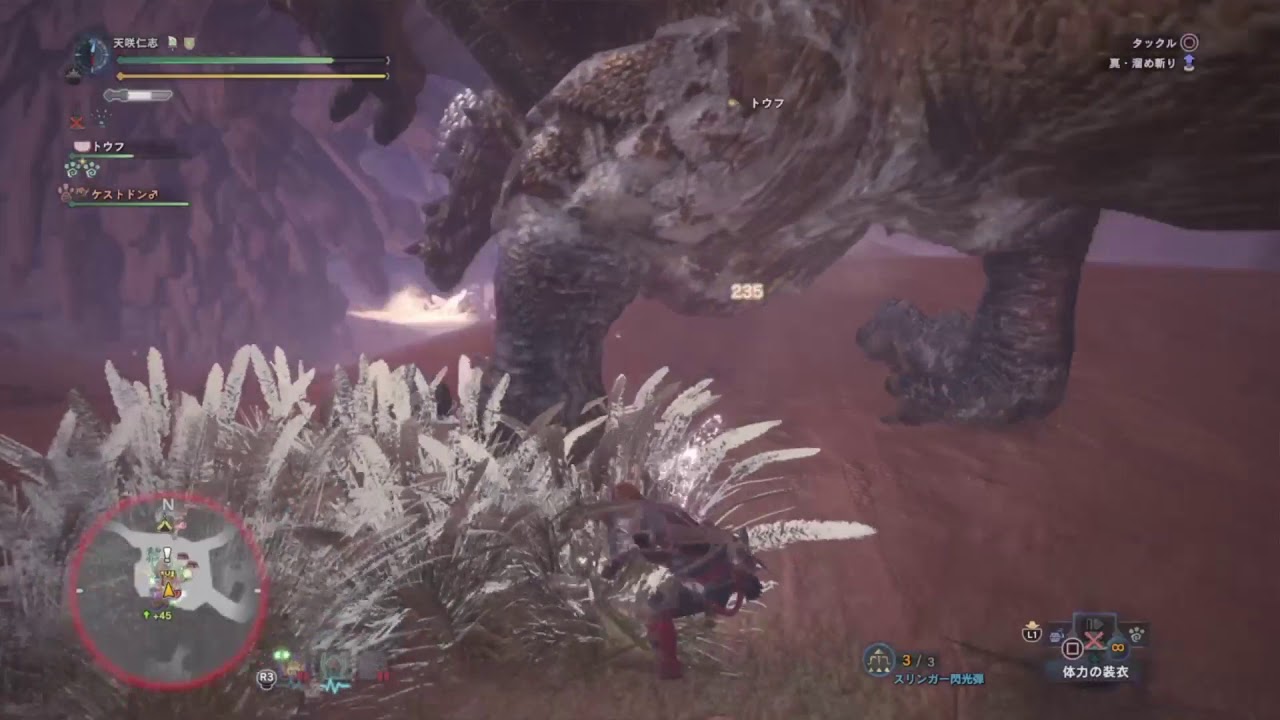Toggle the green flag icon beside the player name

tap(172, 42)
